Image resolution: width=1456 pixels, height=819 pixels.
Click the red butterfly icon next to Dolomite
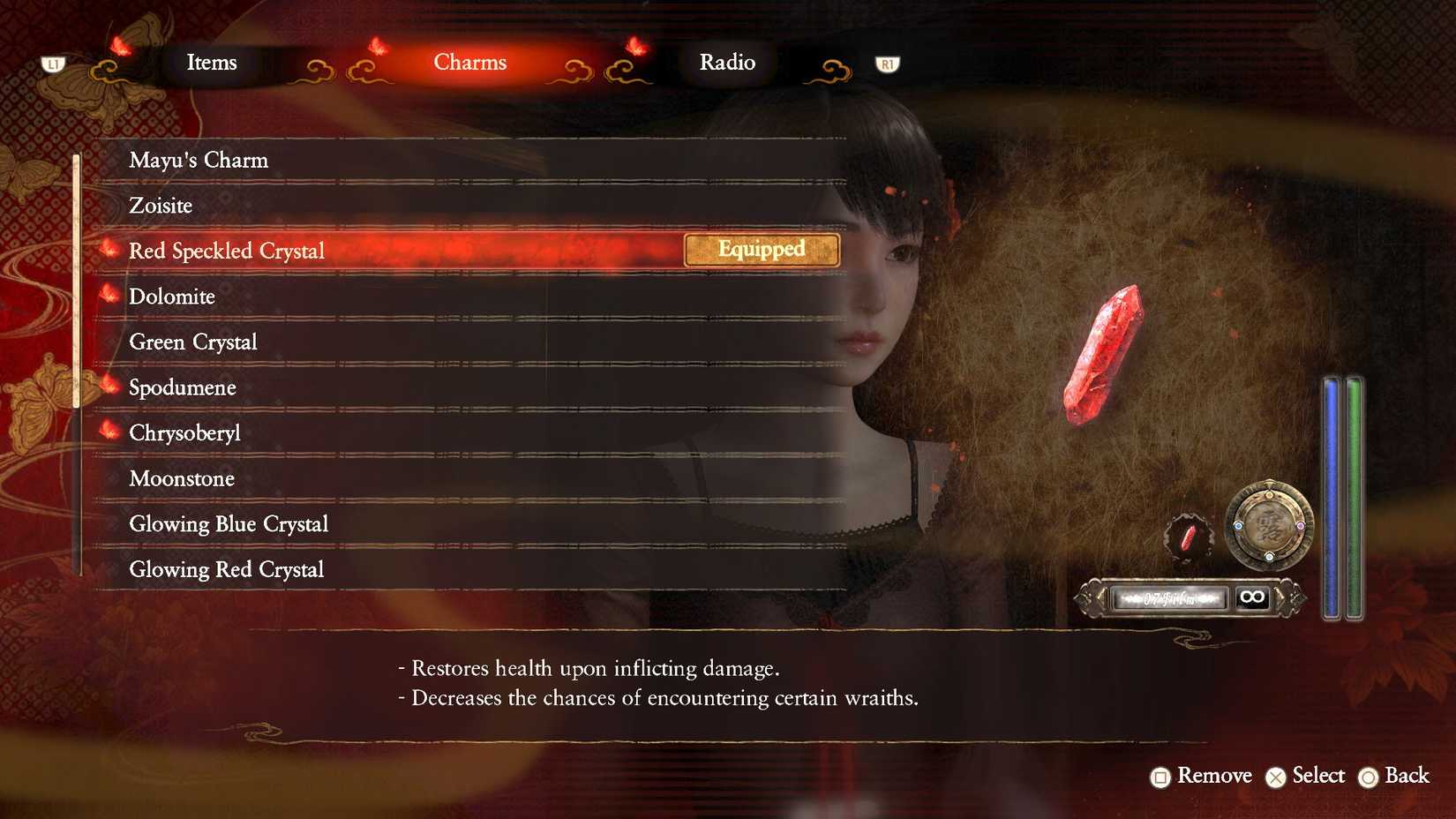[x=109, y=293]
